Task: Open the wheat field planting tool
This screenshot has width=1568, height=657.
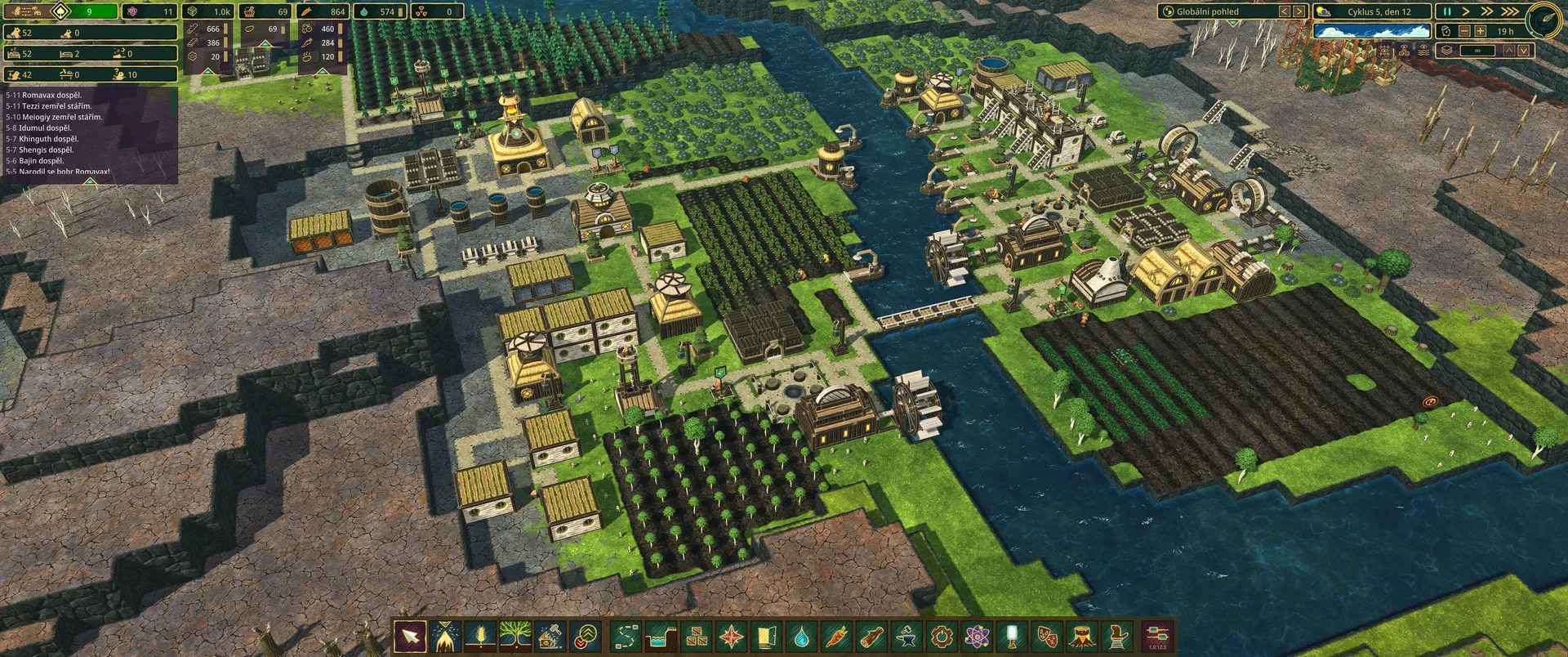Action: [x=479, y=636]
